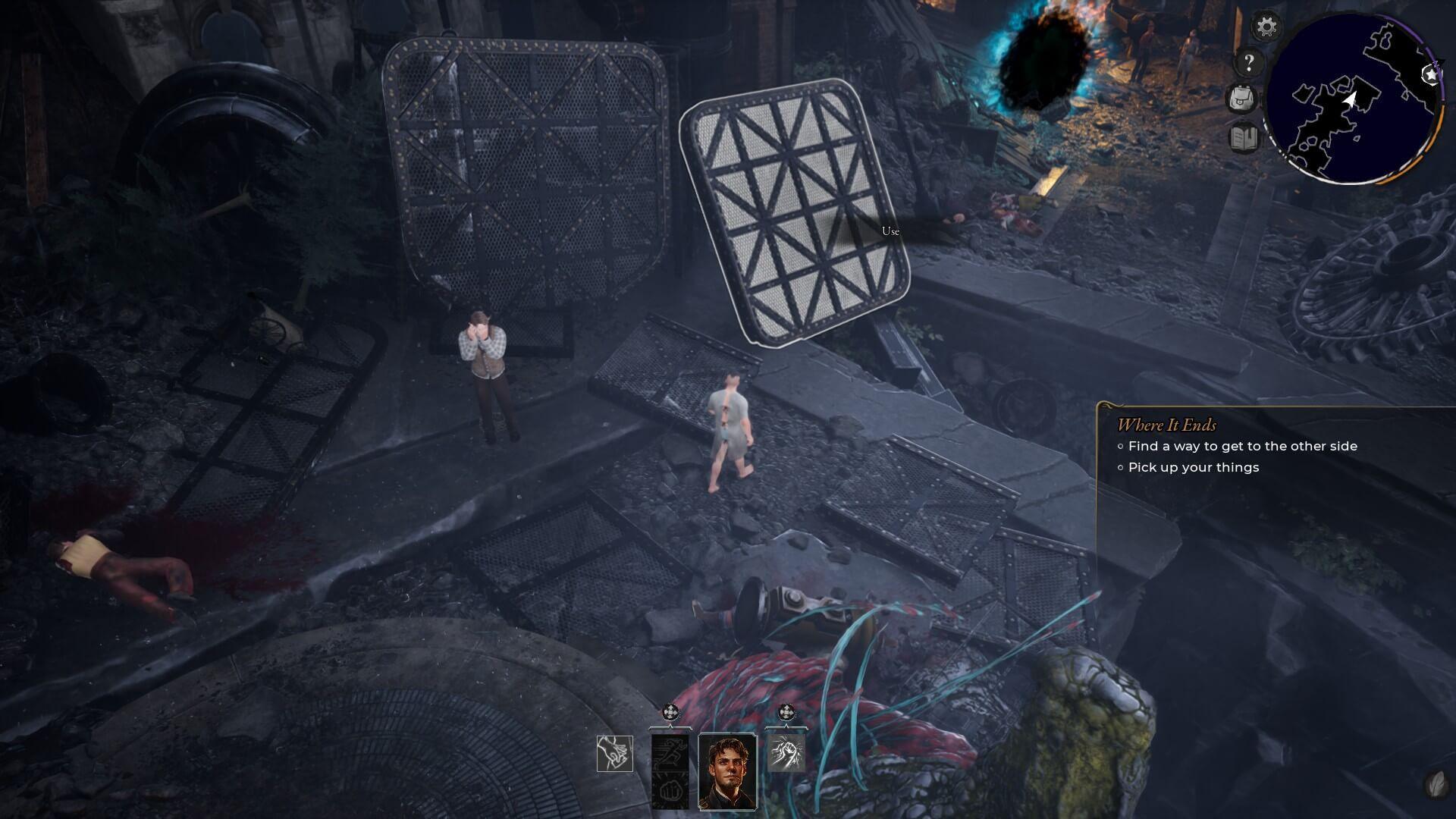Viewport: 1456px width, 819px height.
Task: Activate the glowing fist ability
Action: tap(786, 752)
